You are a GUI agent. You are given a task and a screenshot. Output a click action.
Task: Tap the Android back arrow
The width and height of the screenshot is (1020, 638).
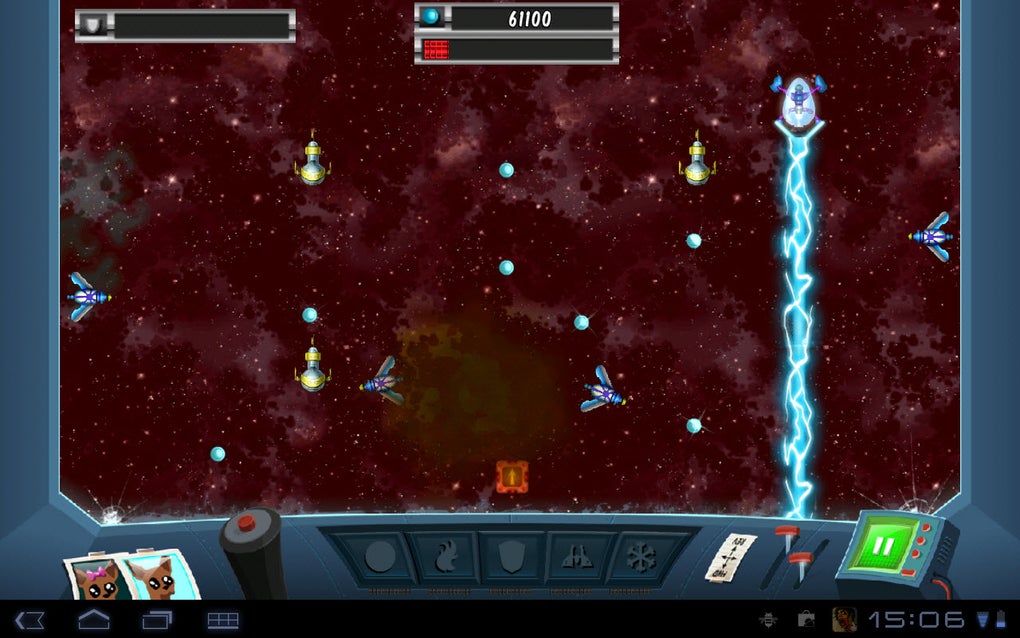[x=30, y=620]
